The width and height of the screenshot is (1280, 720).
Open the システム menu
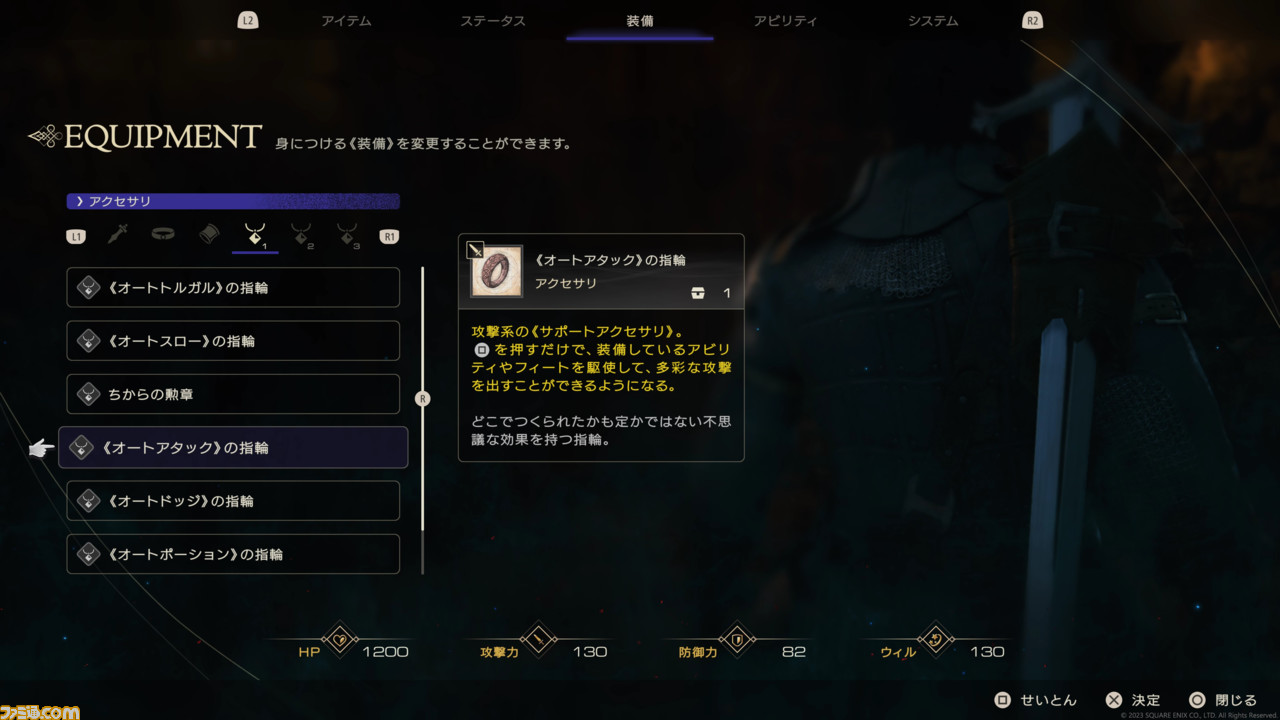932,20
